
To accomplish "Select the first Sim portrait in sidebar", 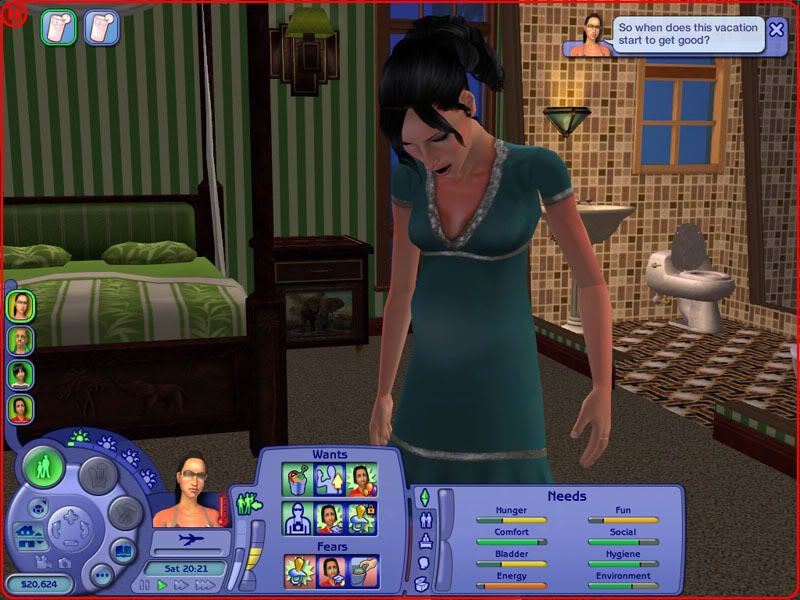I will pyautogui.click(x=20, y=306).
